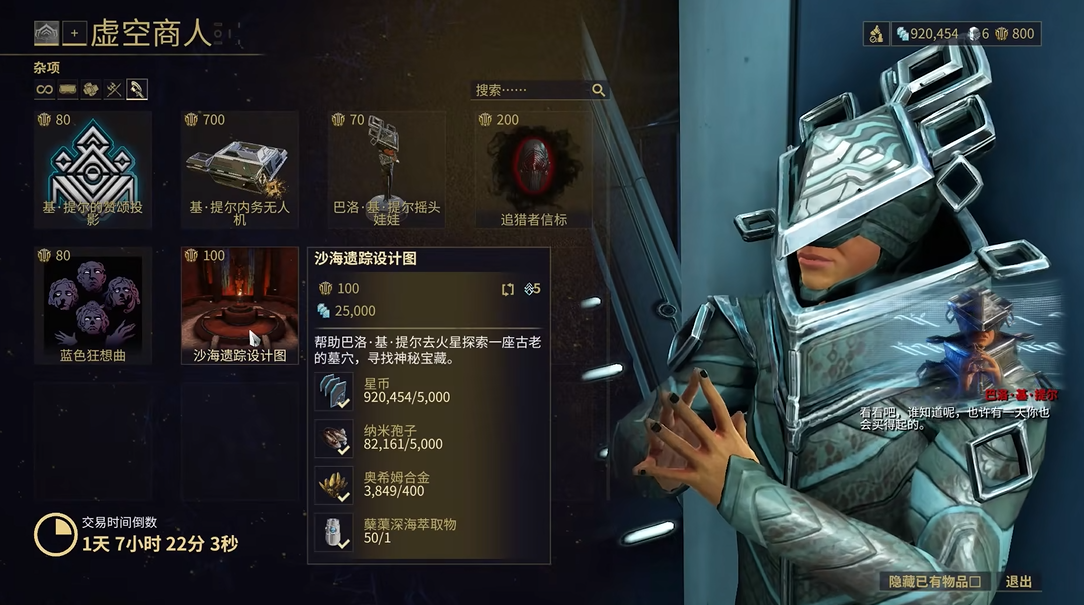Switch to the crossed tools category tab
This screenshot has height=605, width=1084.
[x=113, y=90]
